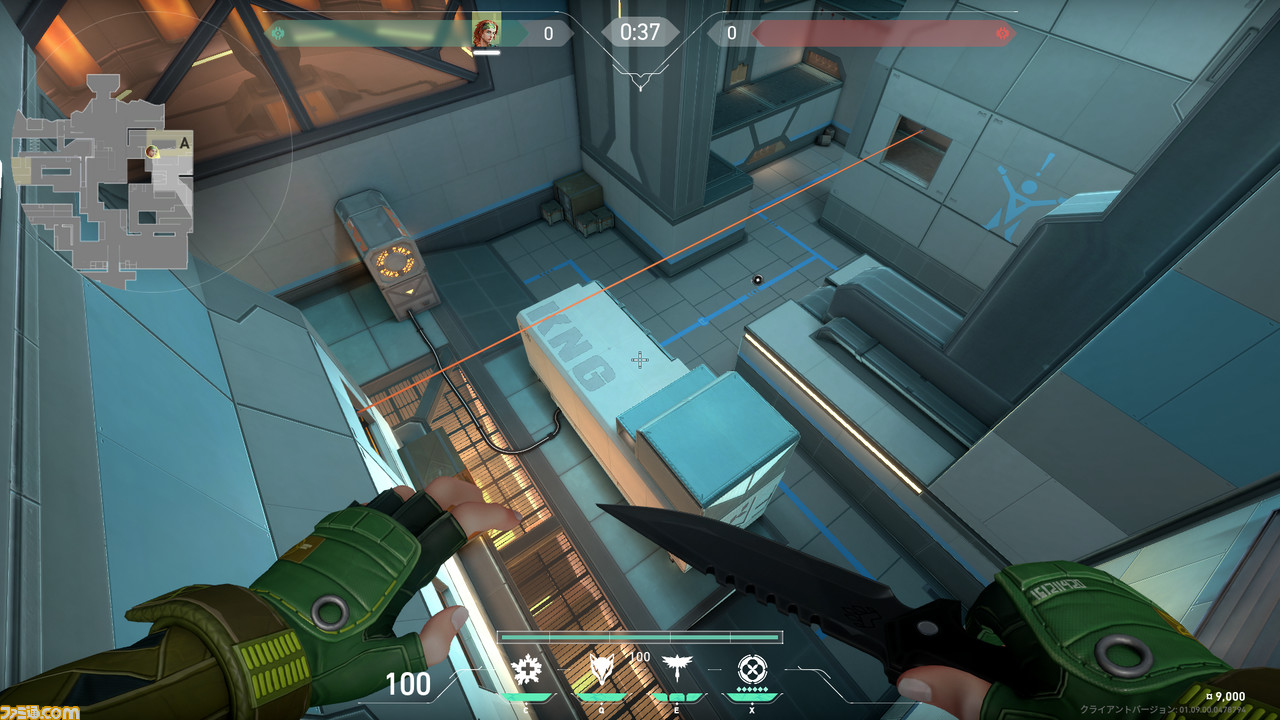Activate the Trailblazer wolf-head ability
The height and width of the screenshot is (720, 1280).
click(x=599, y=669)
